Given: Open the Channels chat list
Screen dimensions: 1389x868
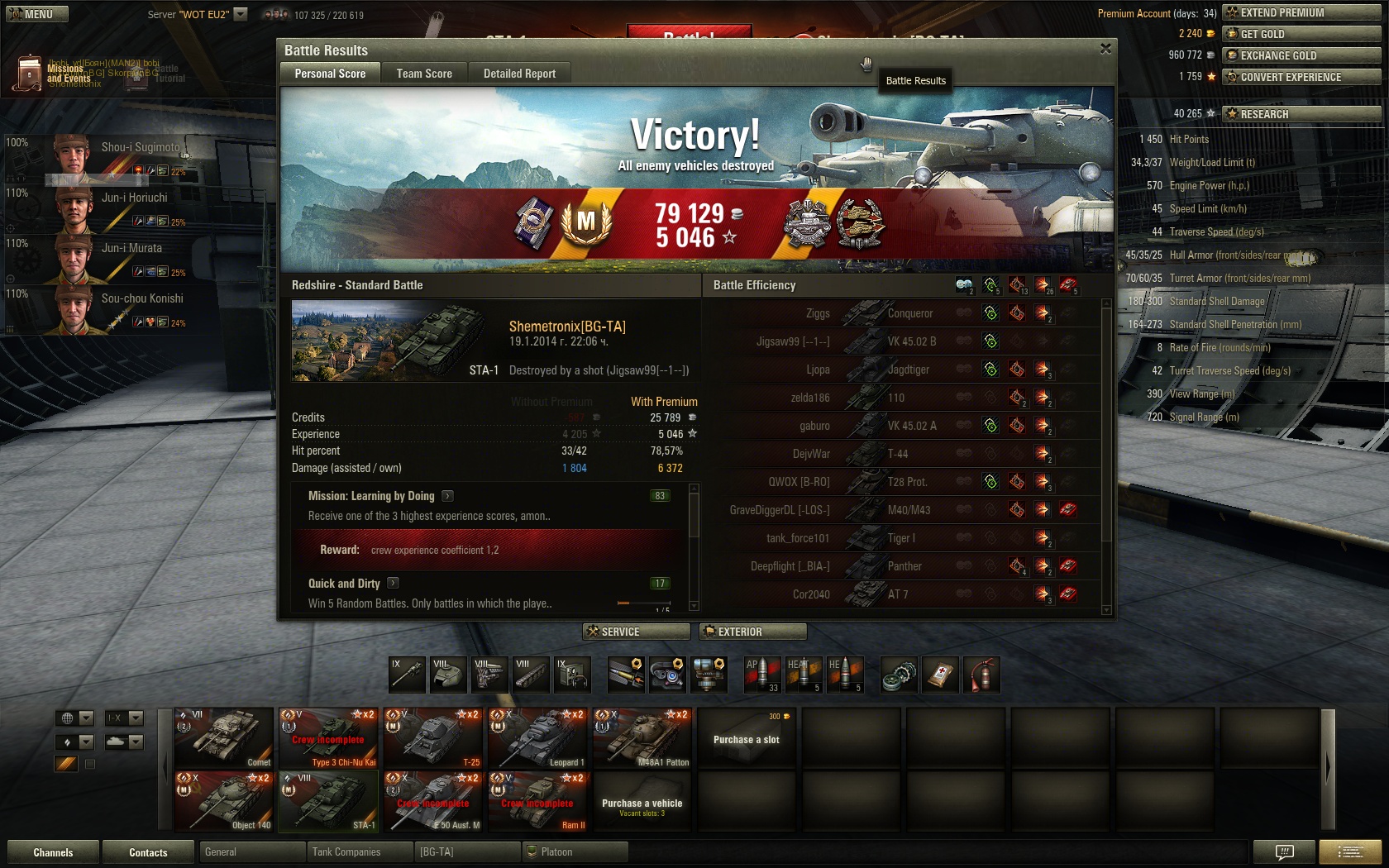Looking at the screenshot, I should (53, 852).
